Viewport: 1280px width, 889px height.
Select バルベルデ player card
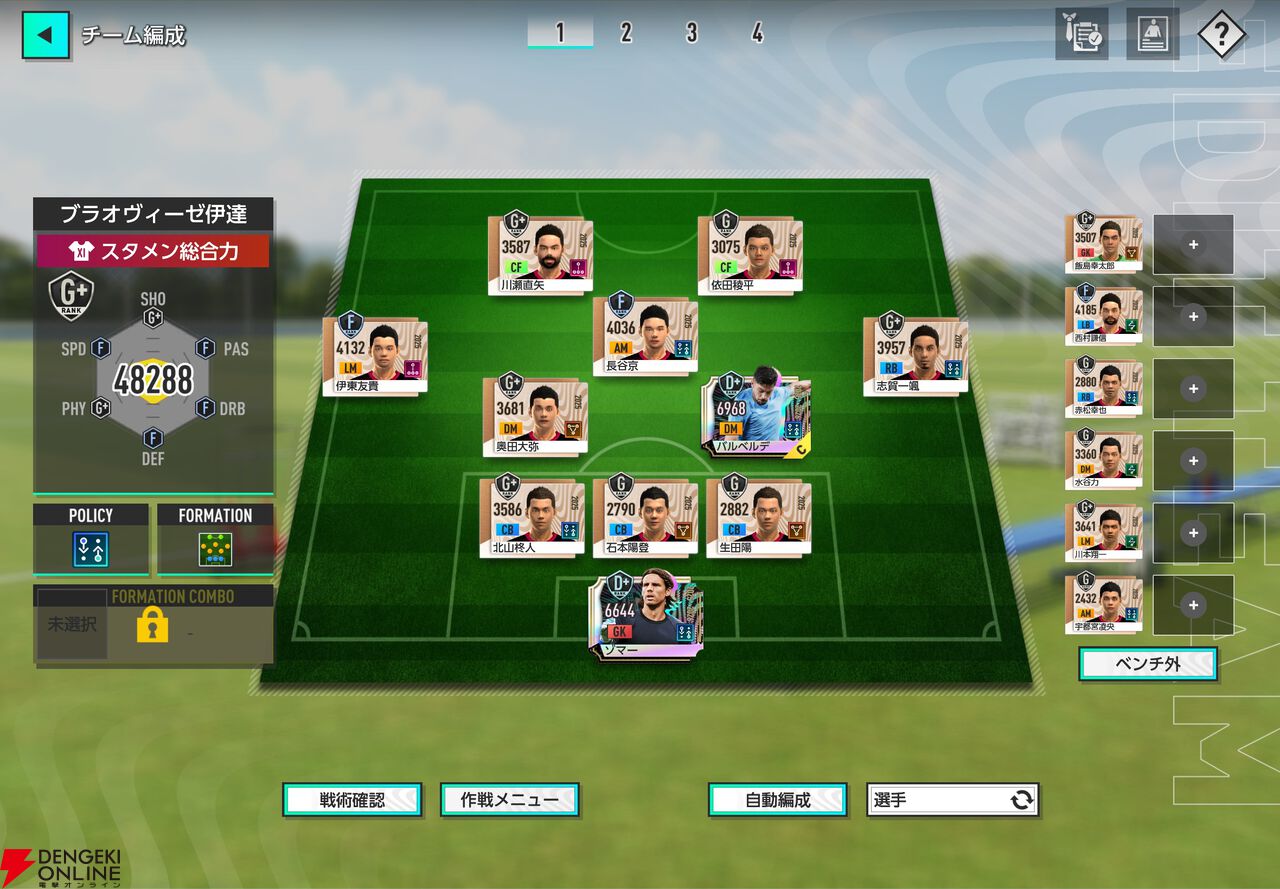(756, 415)
